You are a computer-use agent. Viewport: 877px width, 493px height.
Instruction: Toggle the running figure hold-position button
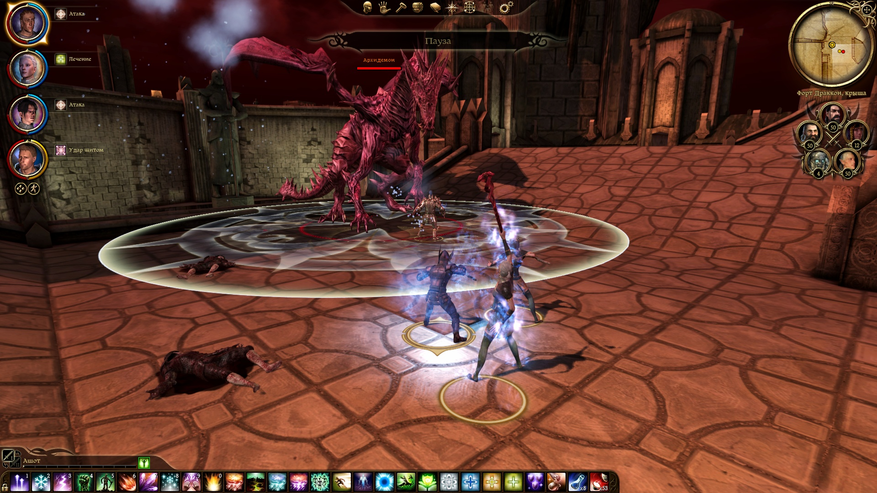tap(32, 188)
